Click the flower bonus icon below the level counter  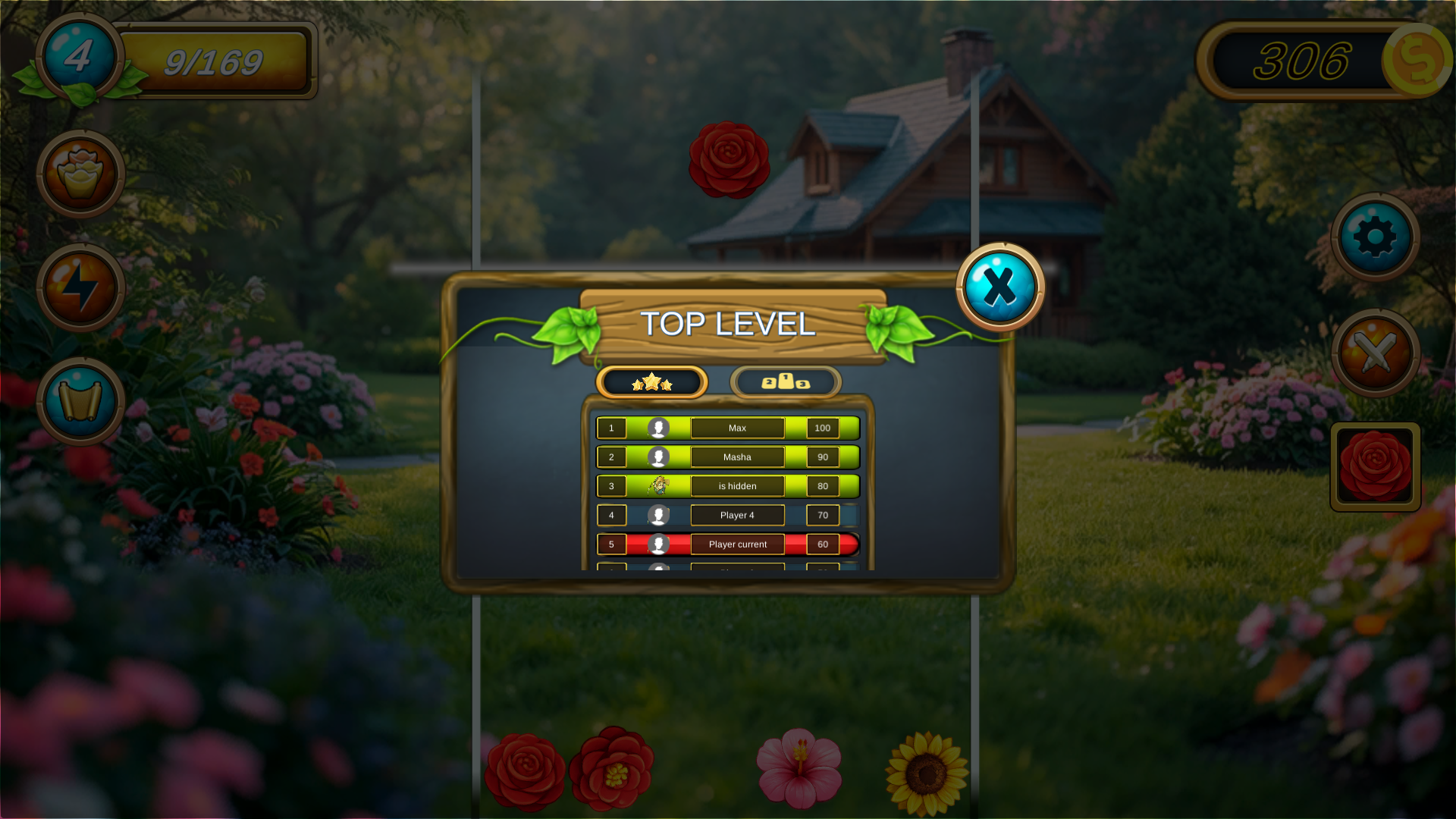tap(80, 173)
